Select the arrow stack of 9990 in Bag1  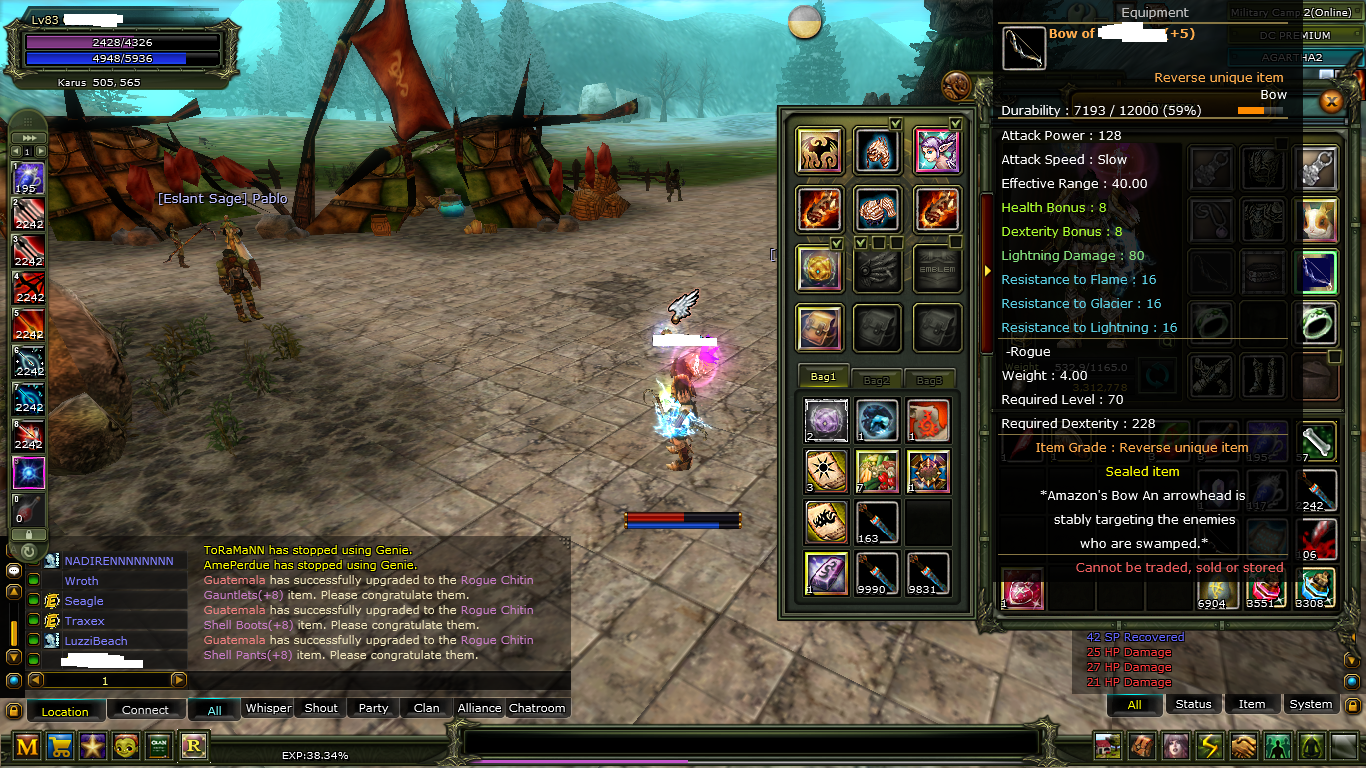pyautogui.click(x=877, y=574)
